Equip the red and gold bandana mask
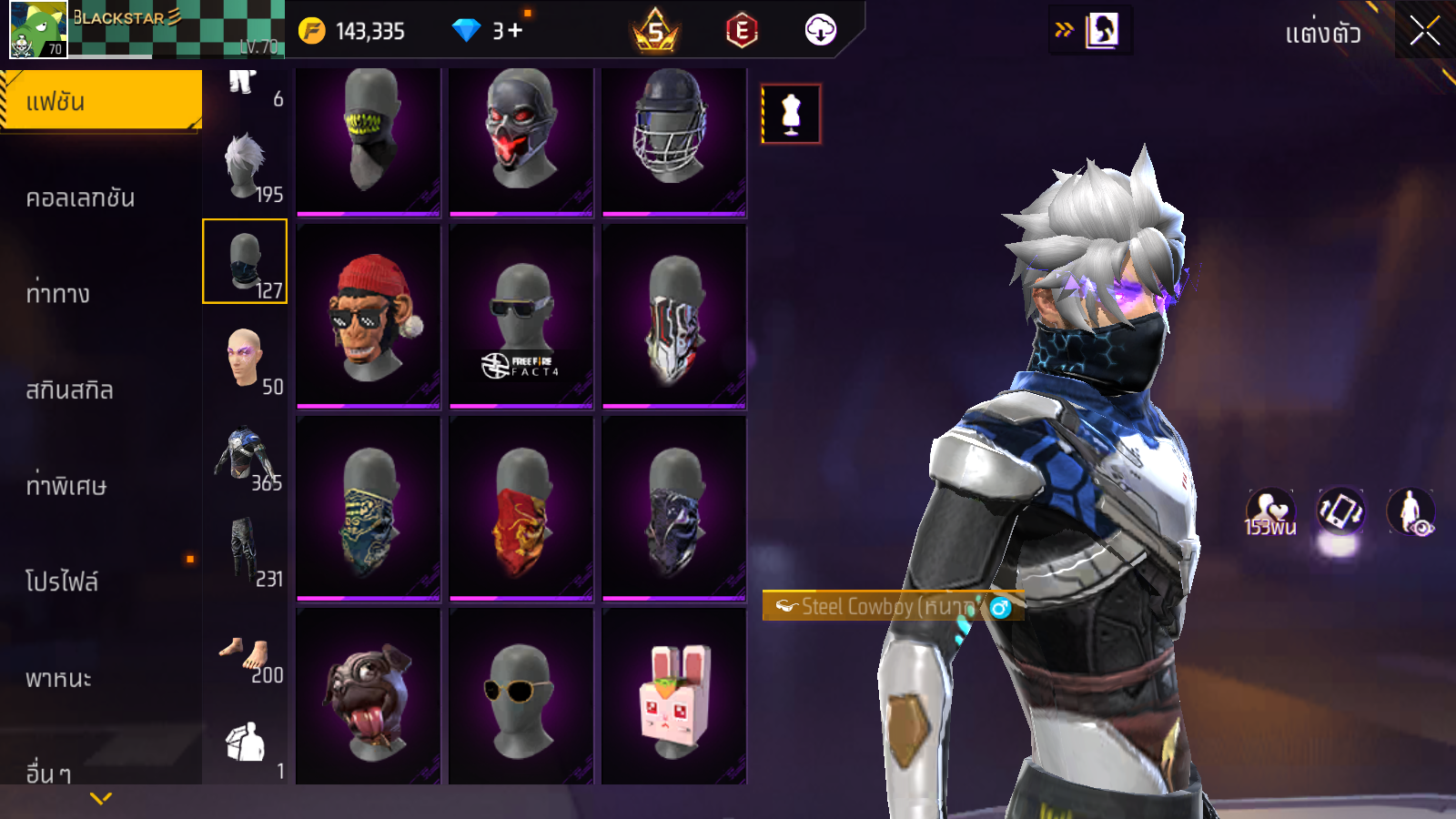This screenshot has width=1456, height=819. [521, 508]
